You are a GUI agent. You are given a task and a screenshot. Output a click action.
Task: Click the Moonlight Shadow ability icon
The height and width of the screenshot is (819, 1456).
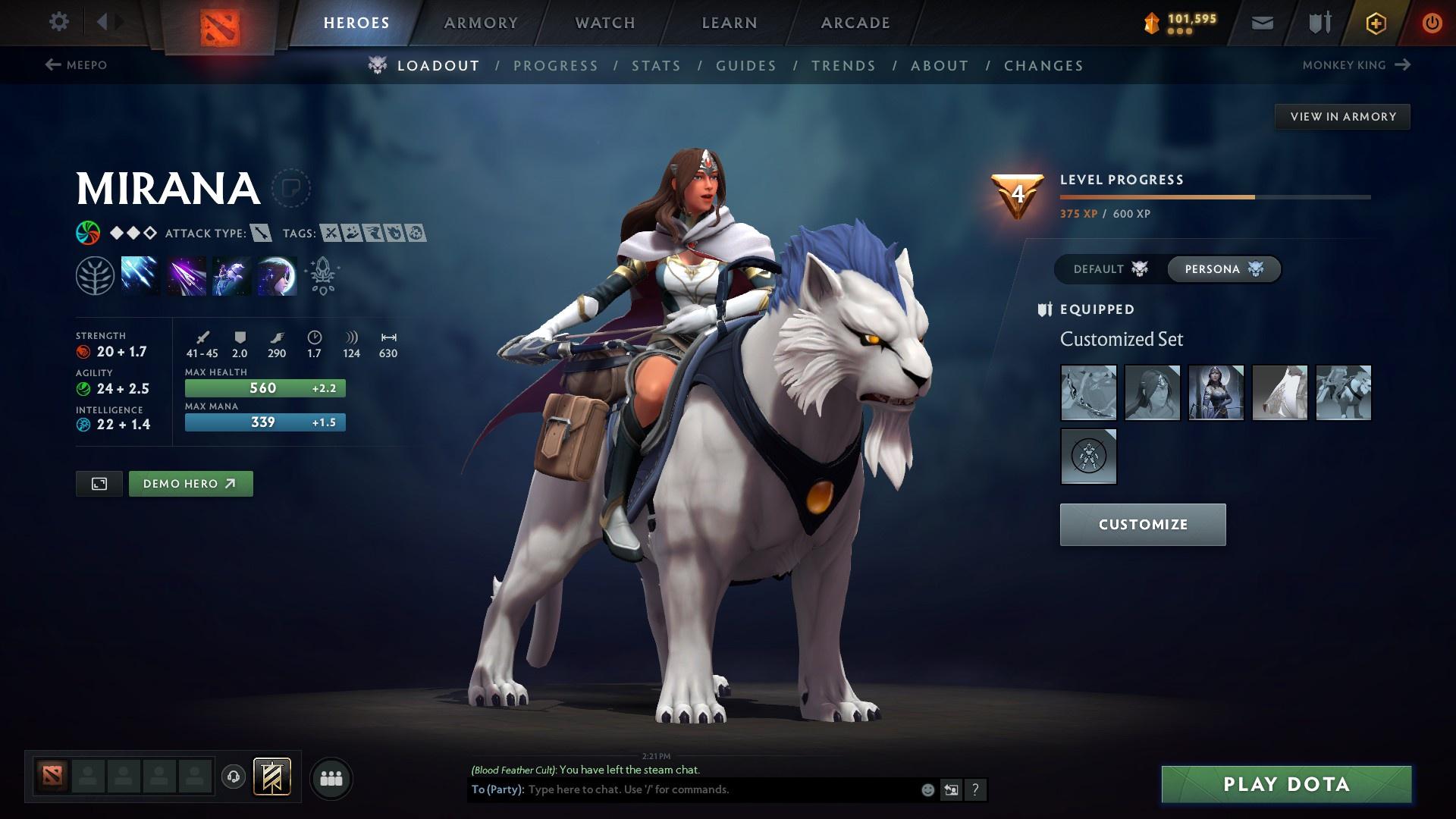[x=276, y=275]
